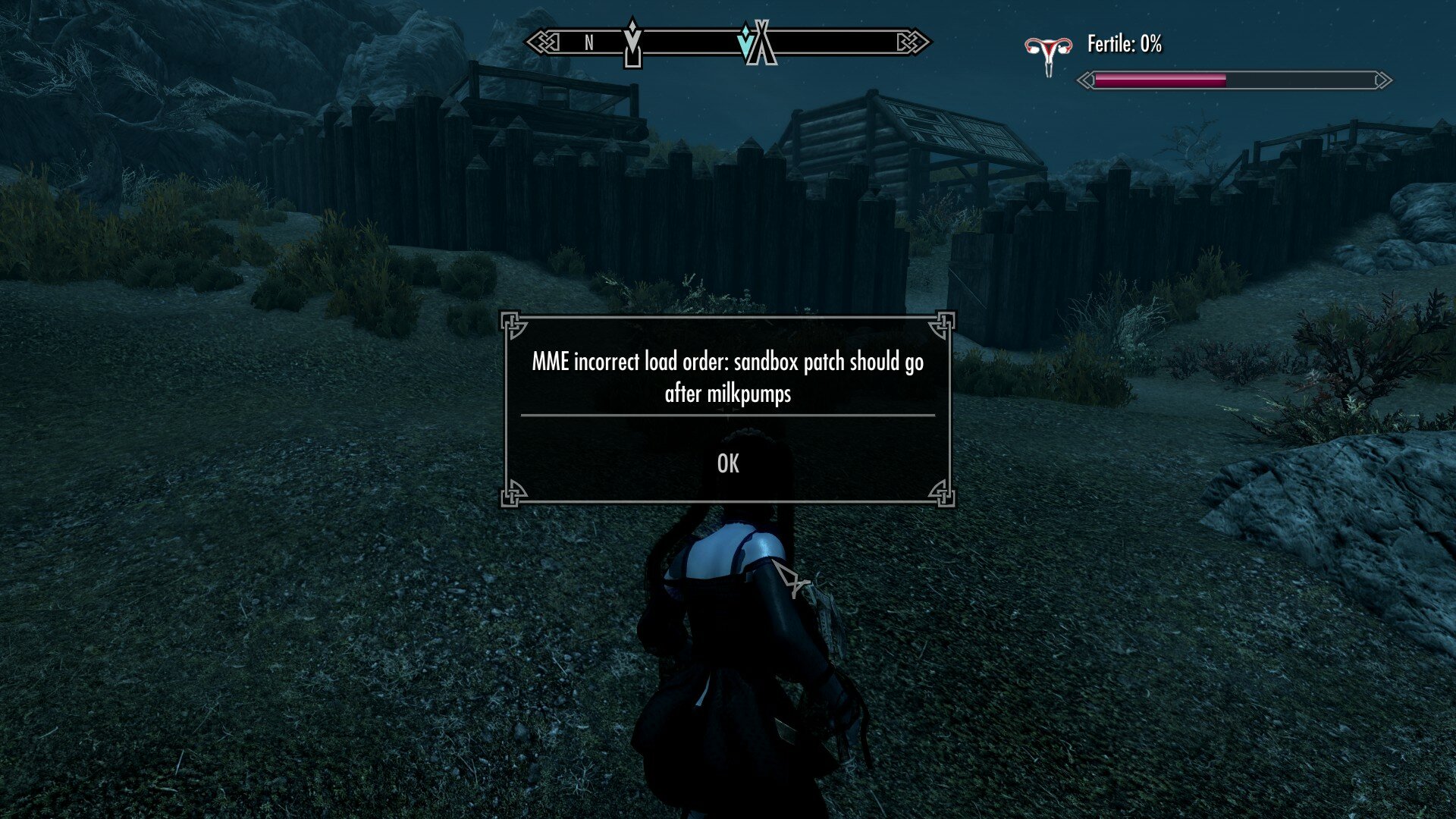Viewport: 1456px width, 819px height.
Task: Confirm the load order warning with OK
Action: [x=727, y=463]
